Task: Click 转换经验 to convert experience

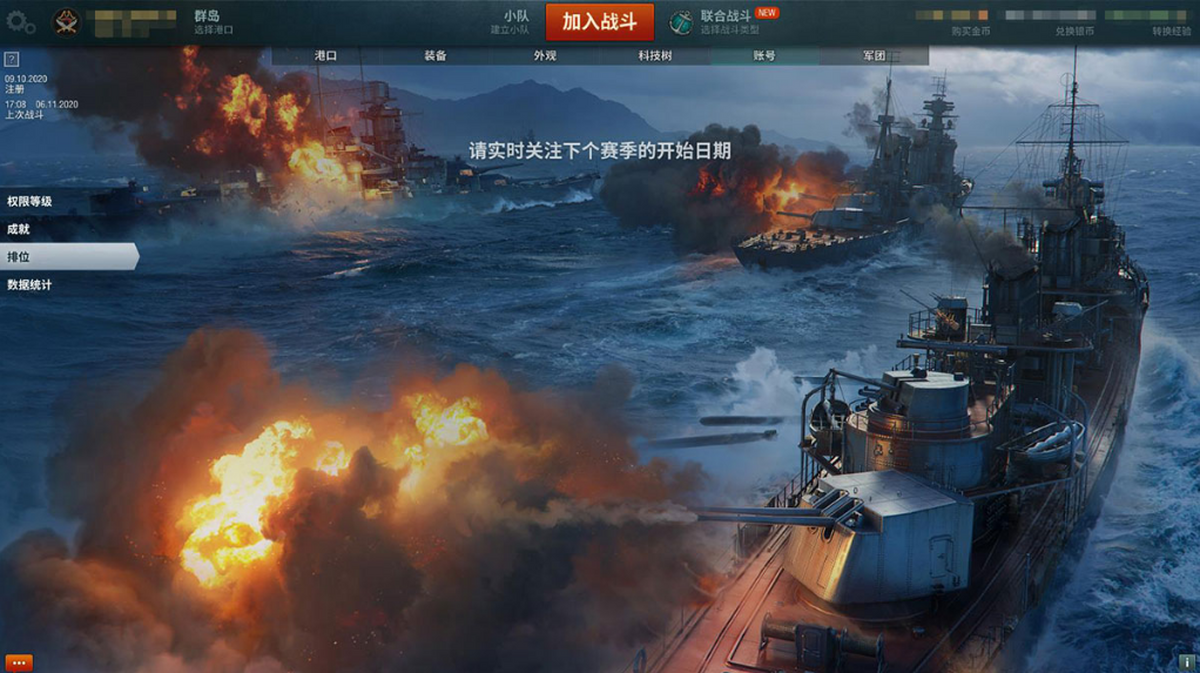Action: pos(1171,31)
